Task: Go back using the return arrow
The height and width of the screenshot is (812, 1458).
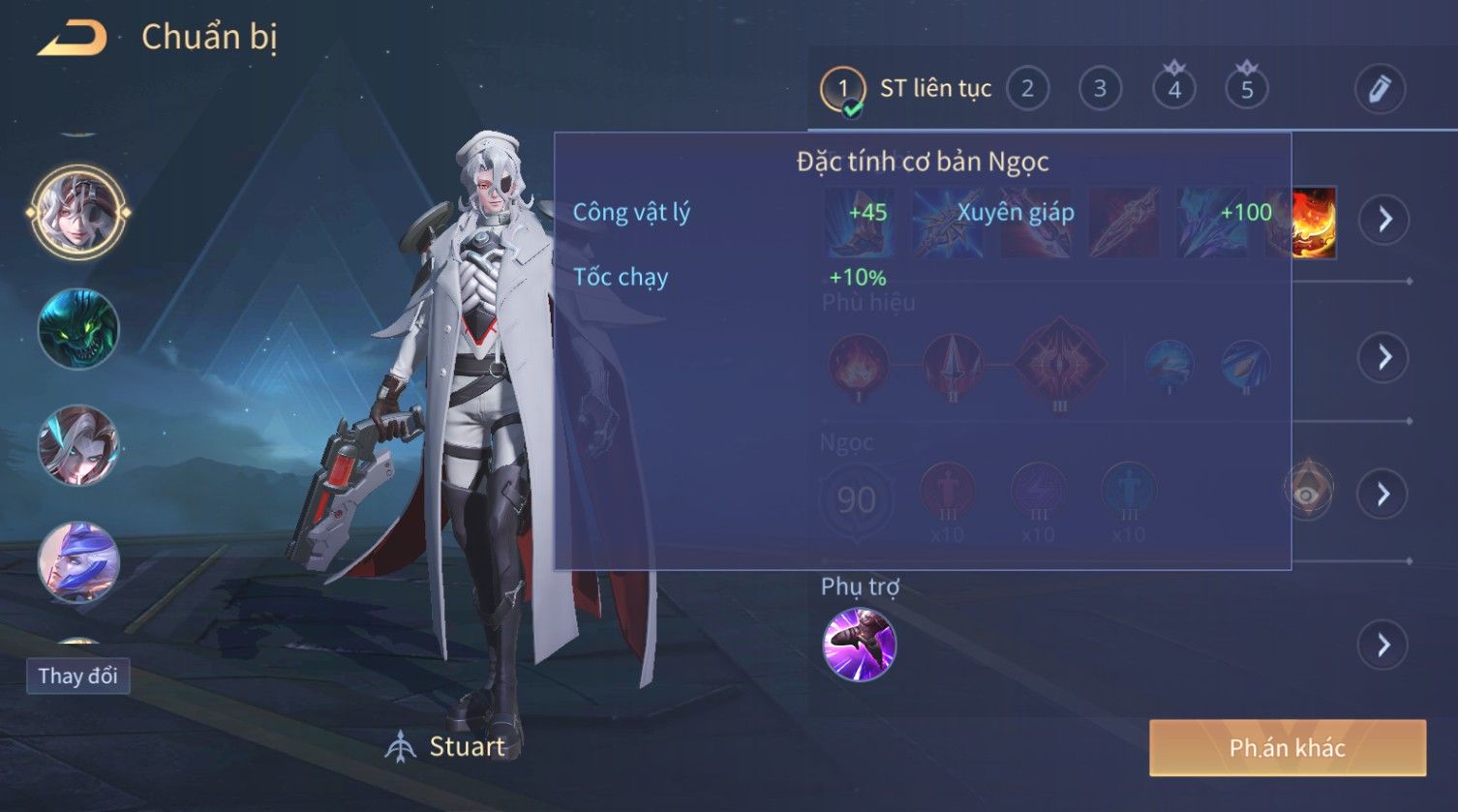Action: (x=72, y=39)
